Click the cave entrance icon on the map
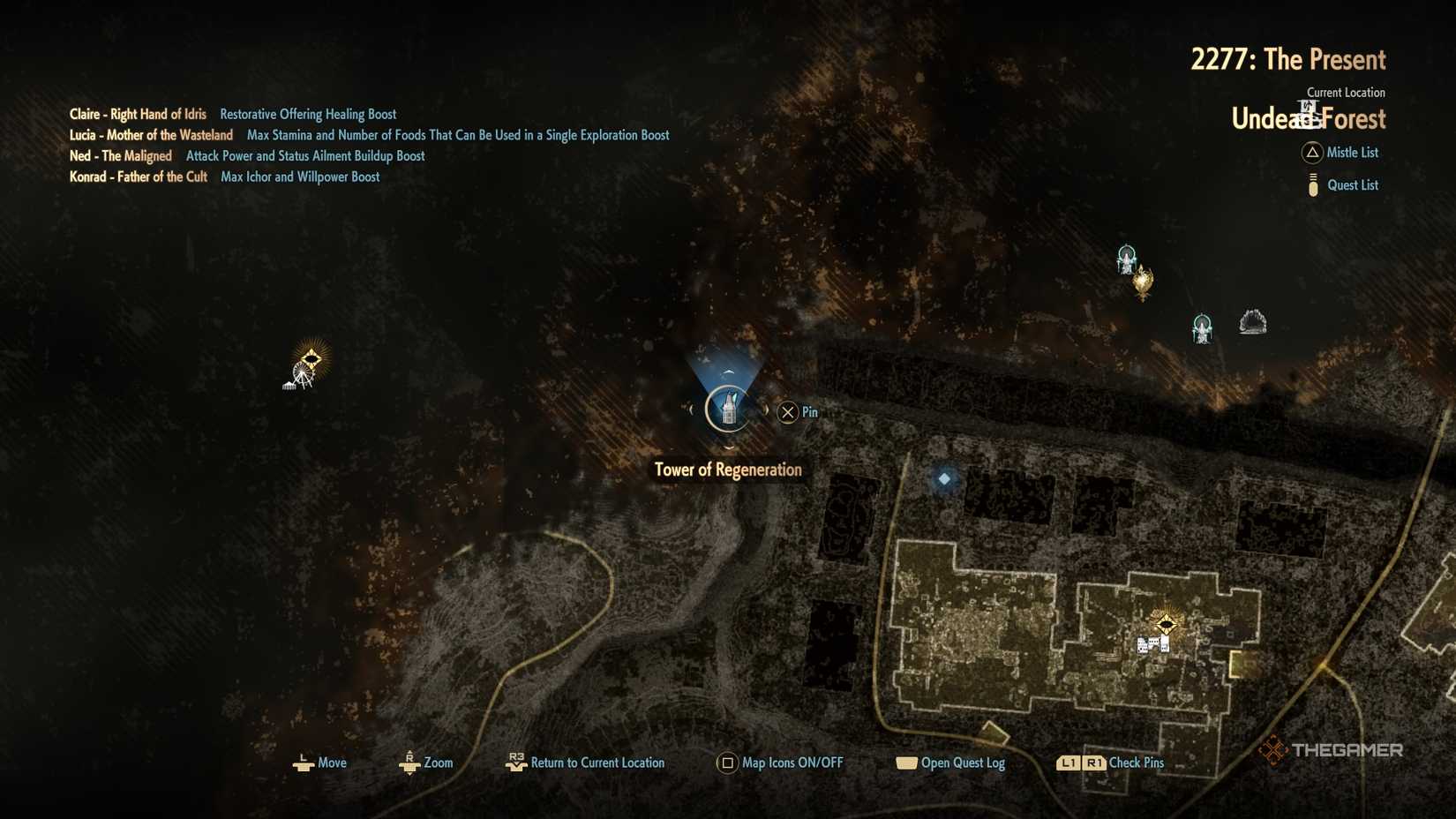 pos(1255,321)
